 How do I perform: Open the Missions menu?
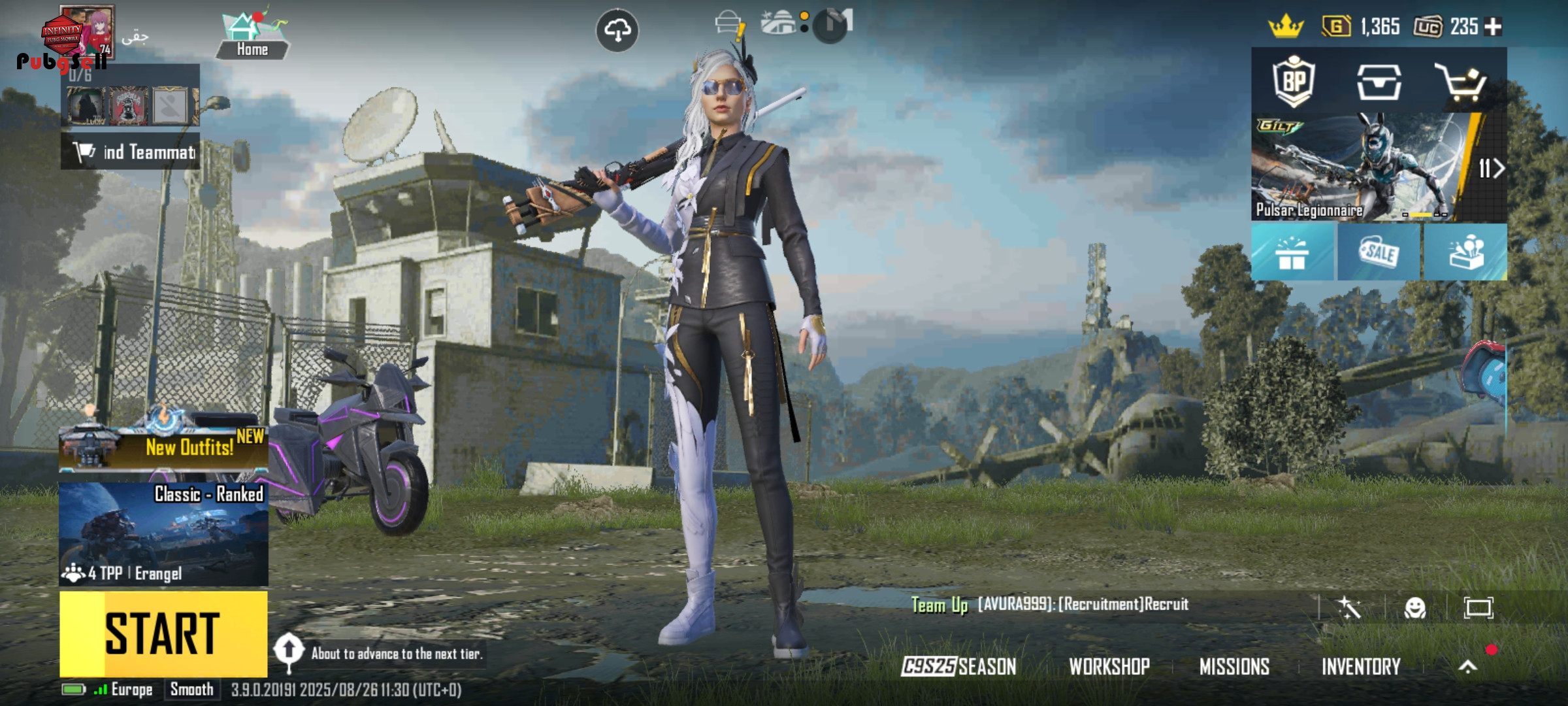(x=1234, y=666)
